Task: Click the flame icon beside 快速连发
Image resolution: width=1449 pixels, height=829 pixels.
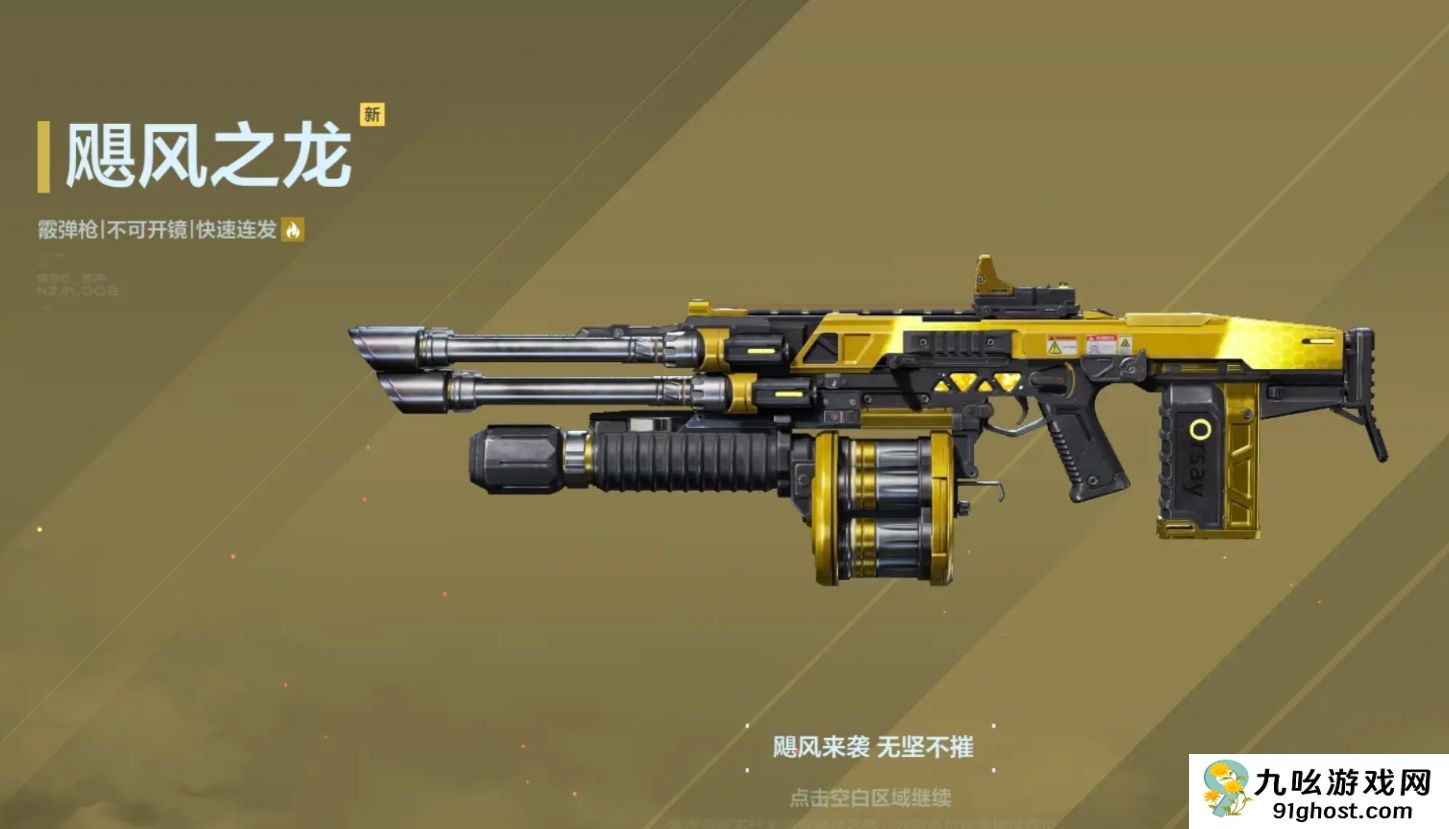Action: (293, 230)
